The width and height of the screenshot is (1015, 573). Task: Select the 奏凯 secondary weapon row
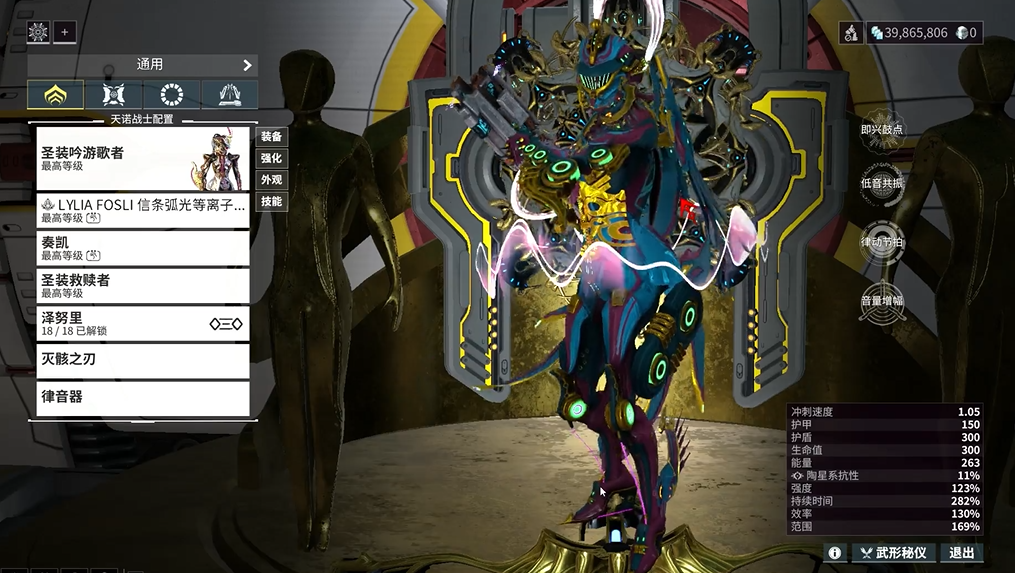(142, 248)
